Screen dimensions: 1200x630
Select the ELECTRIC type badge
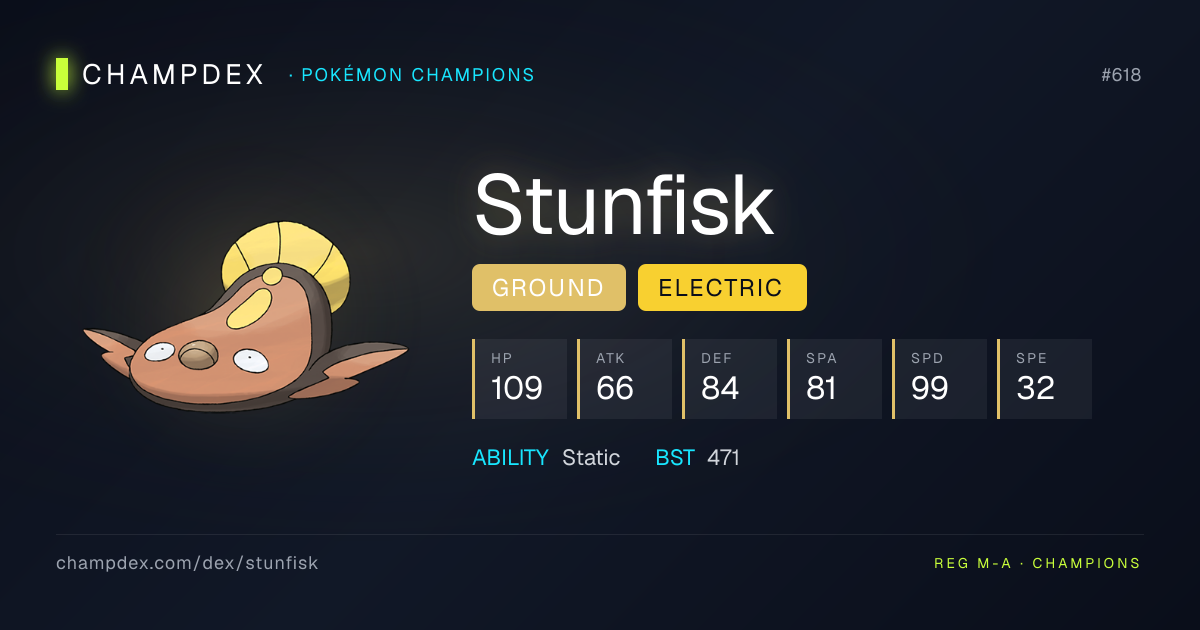coord(721,288)
